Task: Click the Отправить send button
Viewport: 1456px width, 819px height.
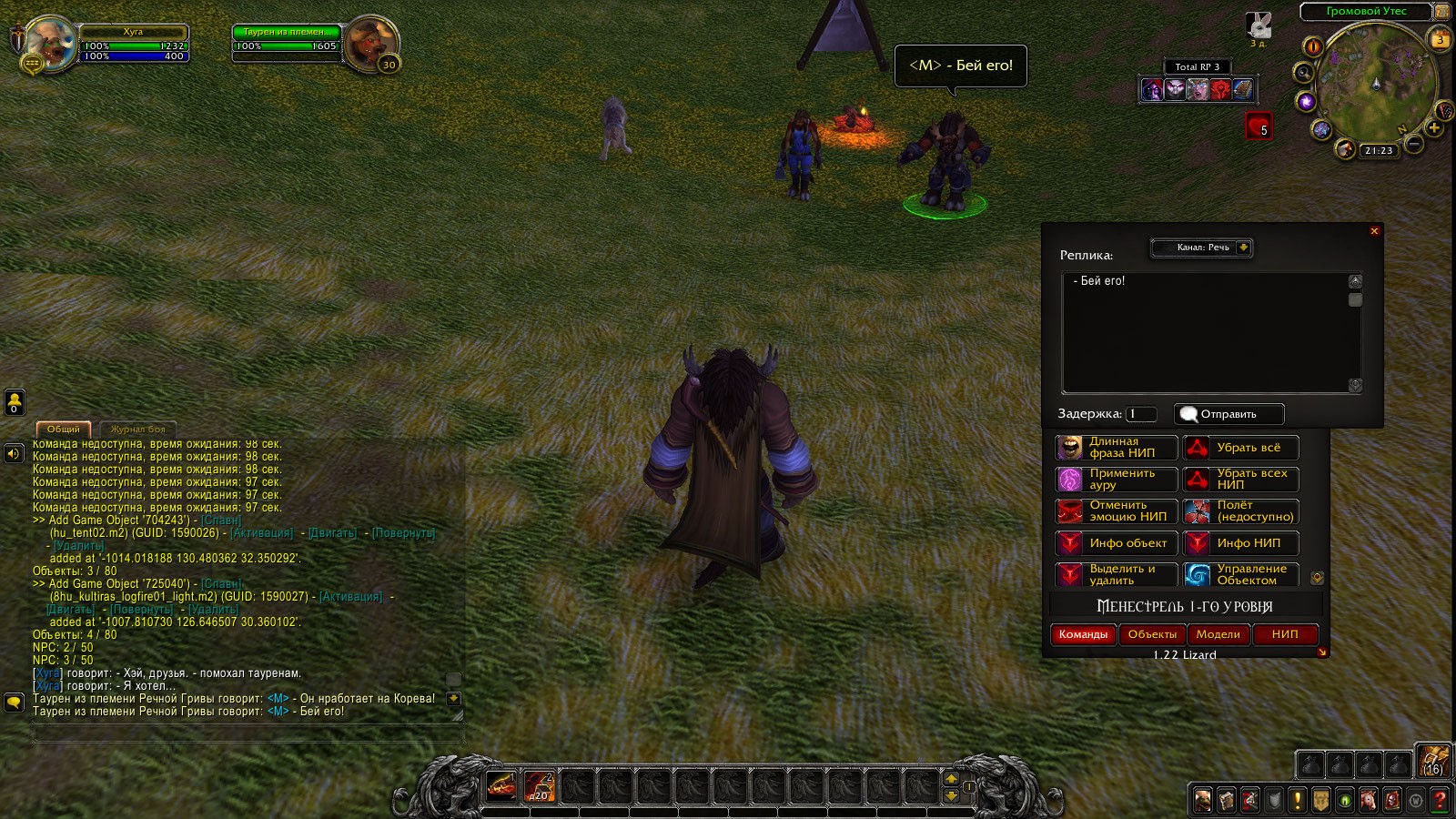Action: point(1228,414)
